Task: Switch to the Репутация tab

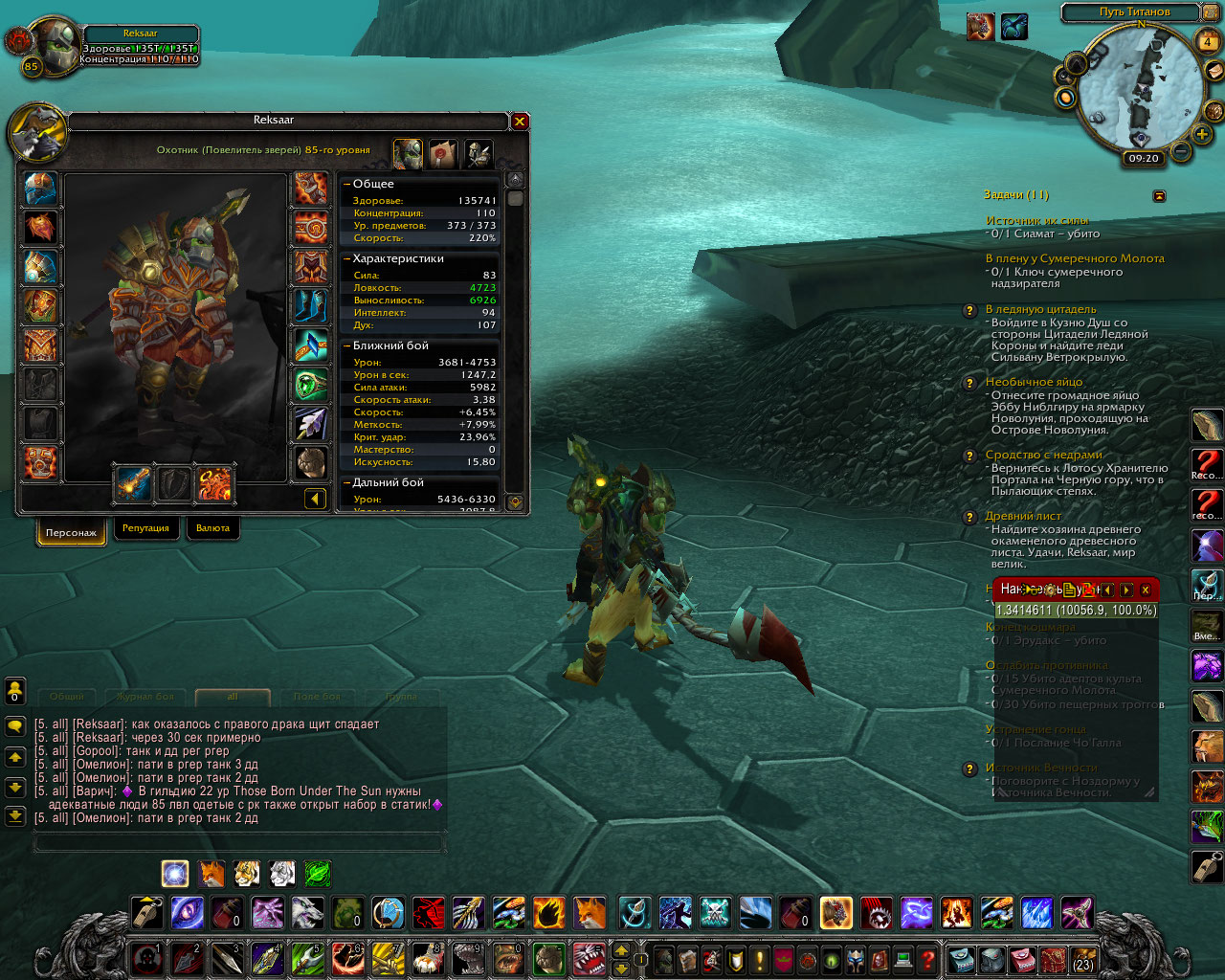Action: [145, 528]
